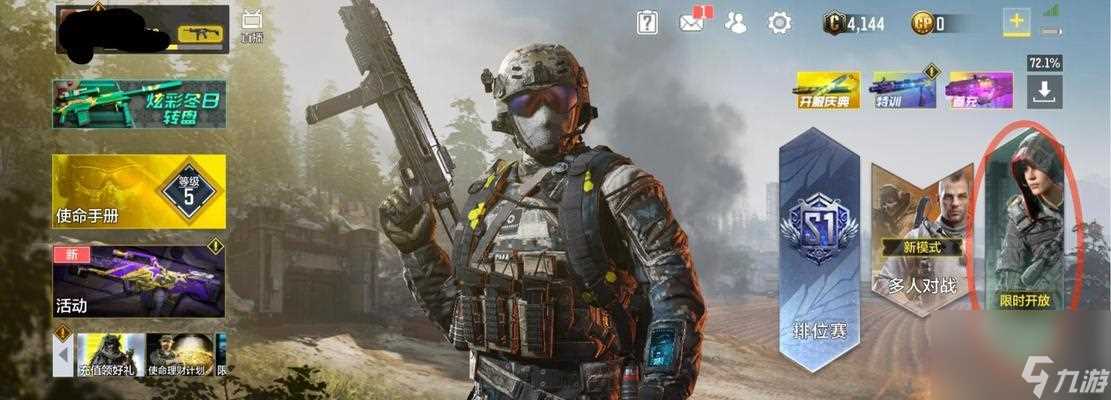The width and height of the screenshot is (1111, 400).
Task: Open the help clipboard question icon
Action: point(648,22)
